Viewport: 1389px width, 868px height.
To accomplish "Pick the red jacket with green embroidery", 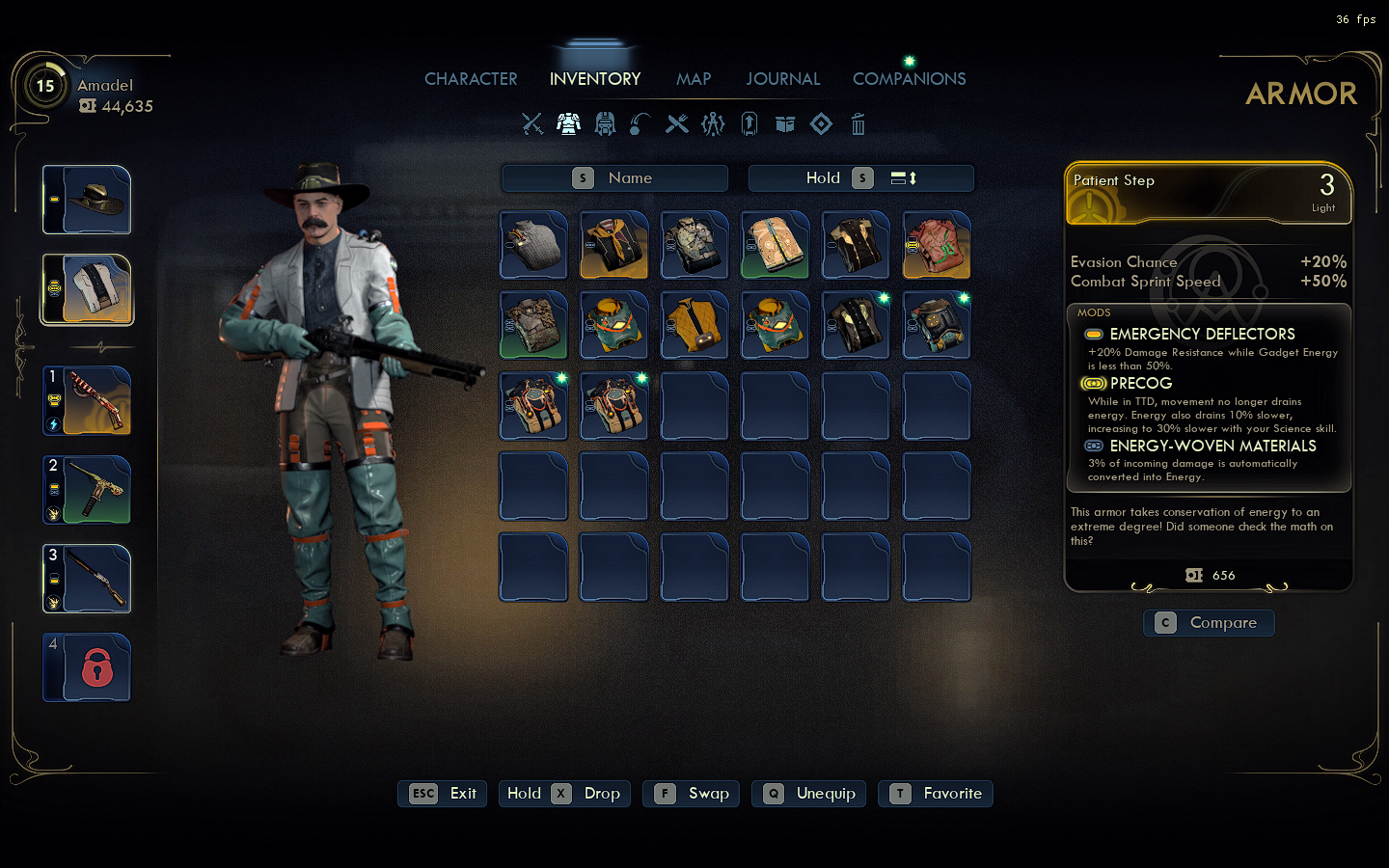I will (x=937, y=245).
